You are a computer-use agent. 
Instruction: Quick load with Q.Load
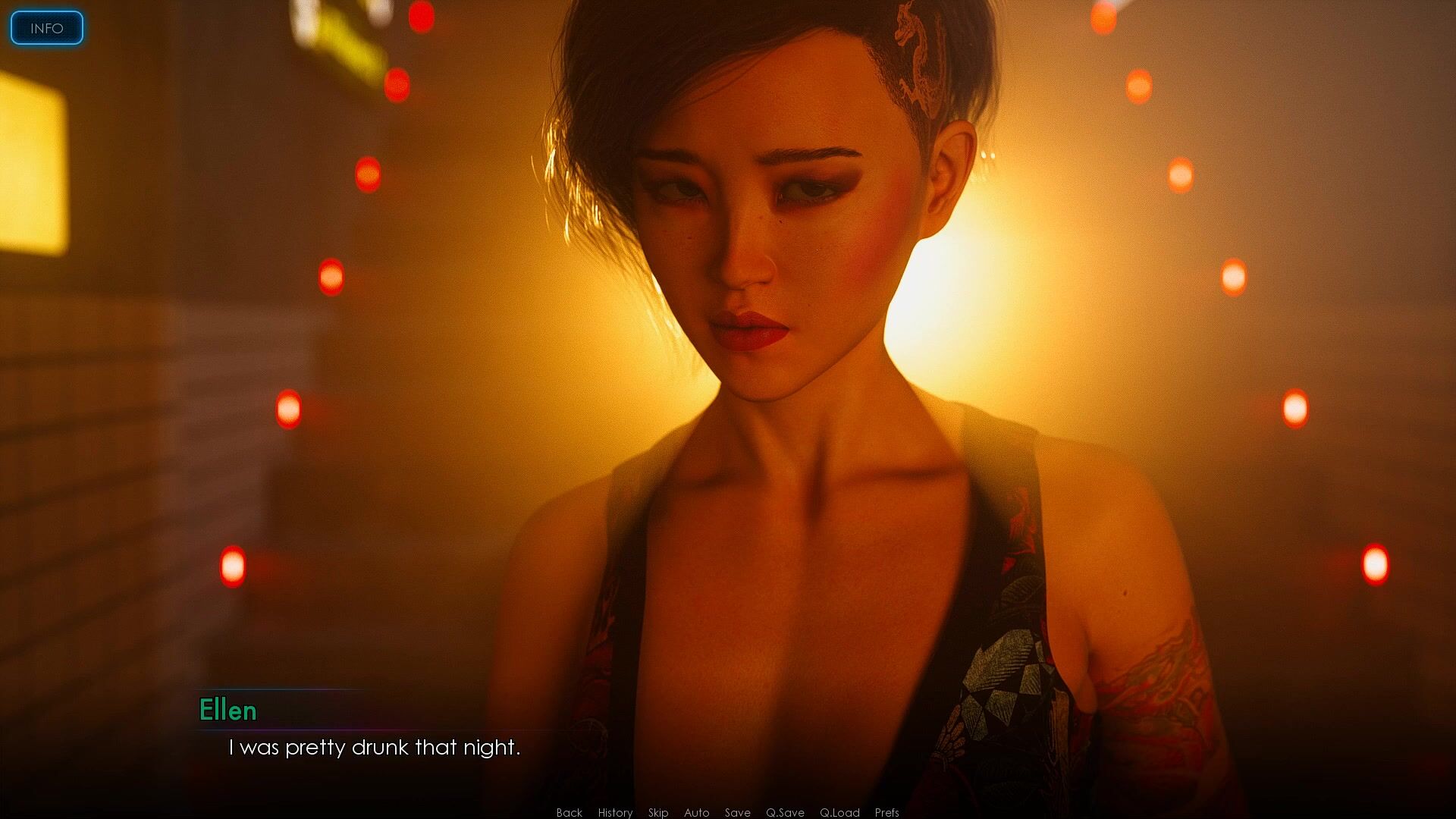click(x=839, y=812)
